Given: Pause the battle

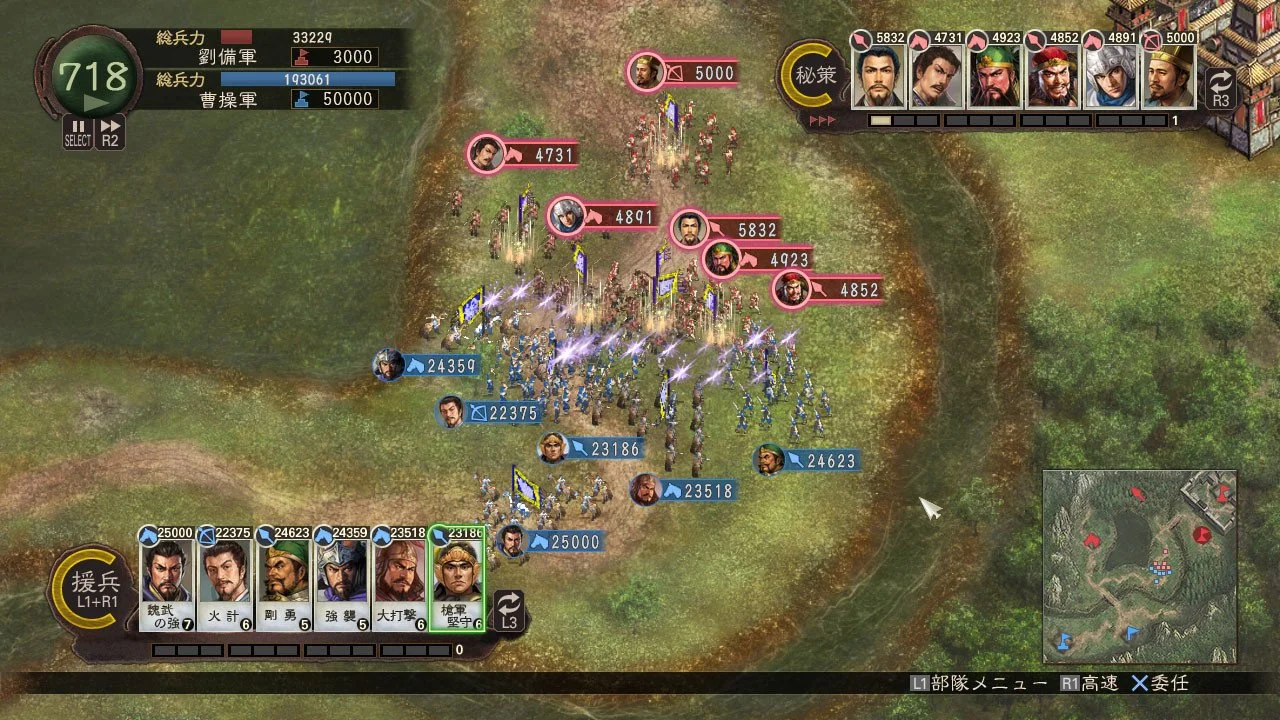Looking at the screenshot, I should (78, 132).
